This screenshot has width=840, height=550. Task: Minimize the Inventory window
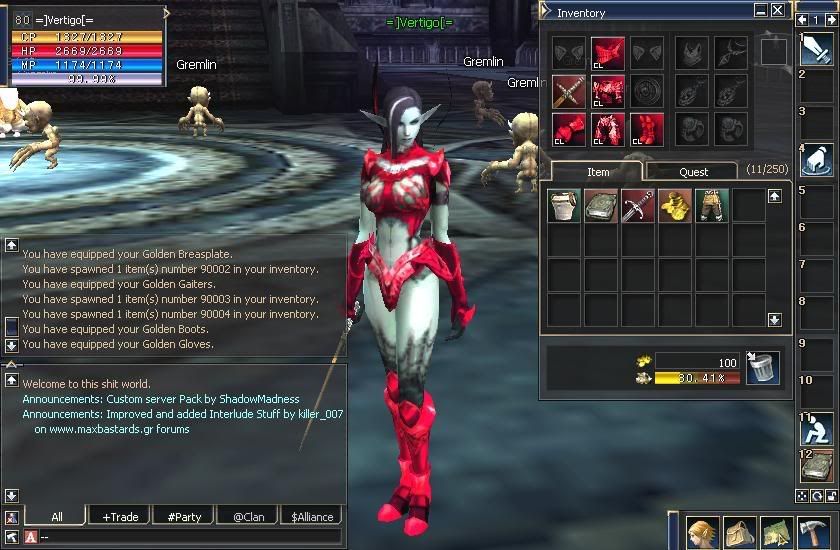pos(759,10)
